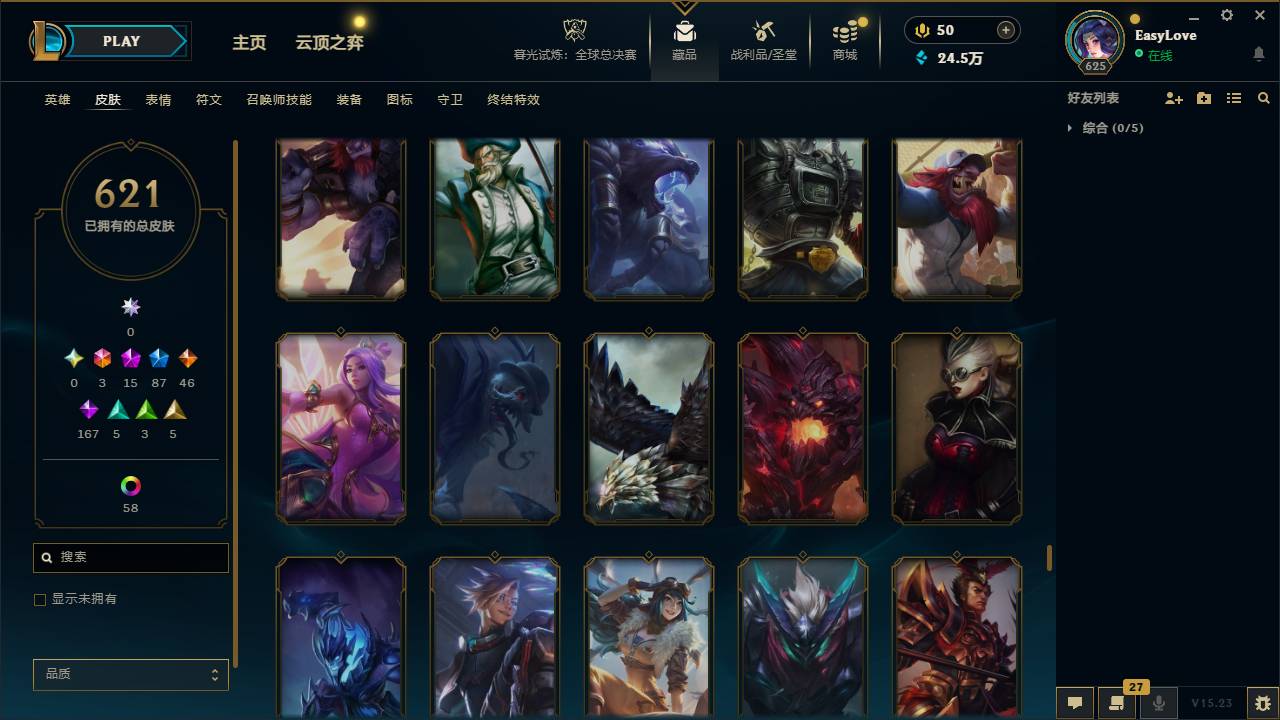The image size is (1280, 720).
Task: Open the 品质 quality dropdown
Action: coord(130,674)
